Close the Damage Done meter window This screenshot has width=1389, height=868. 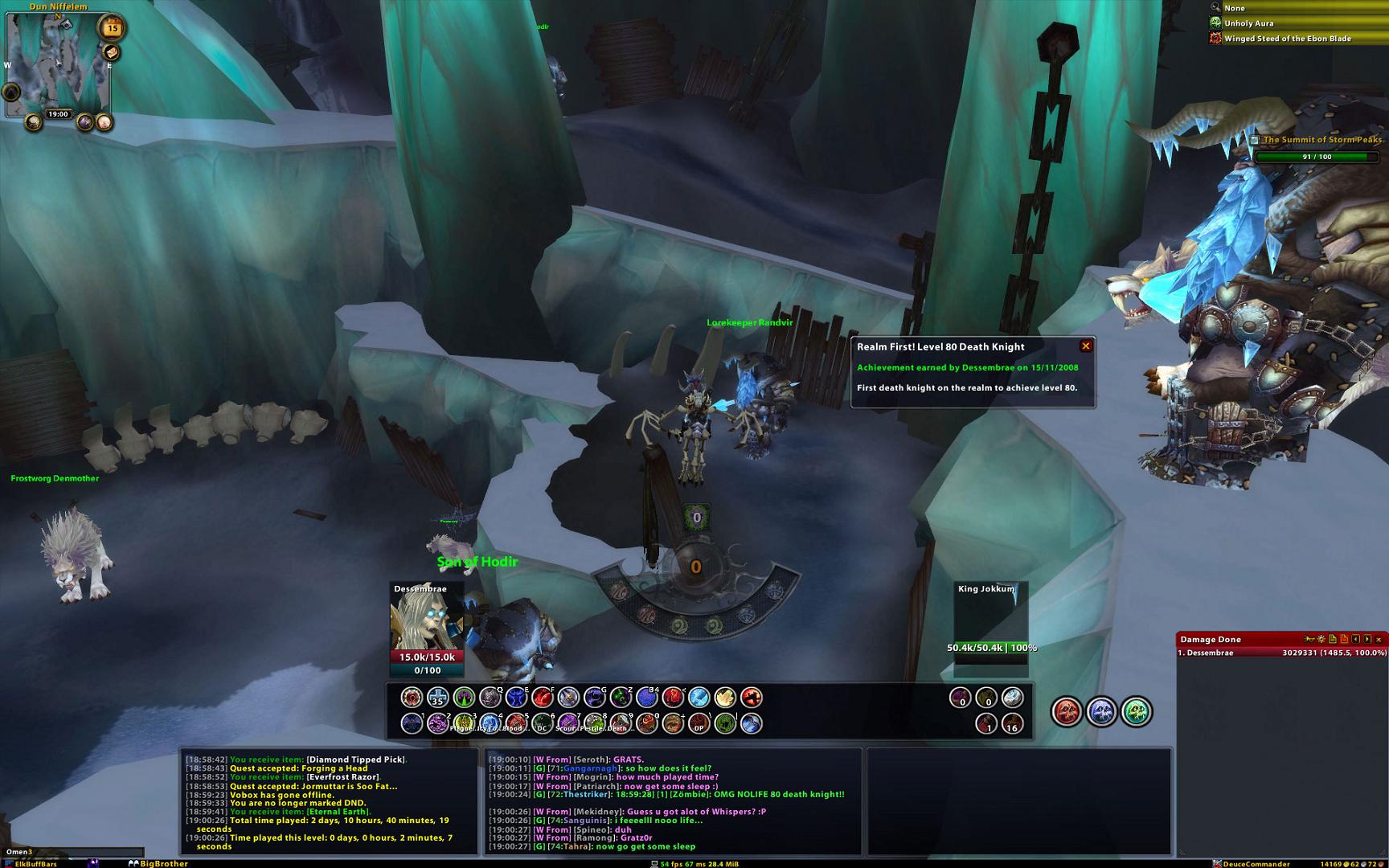point(1379,640)
